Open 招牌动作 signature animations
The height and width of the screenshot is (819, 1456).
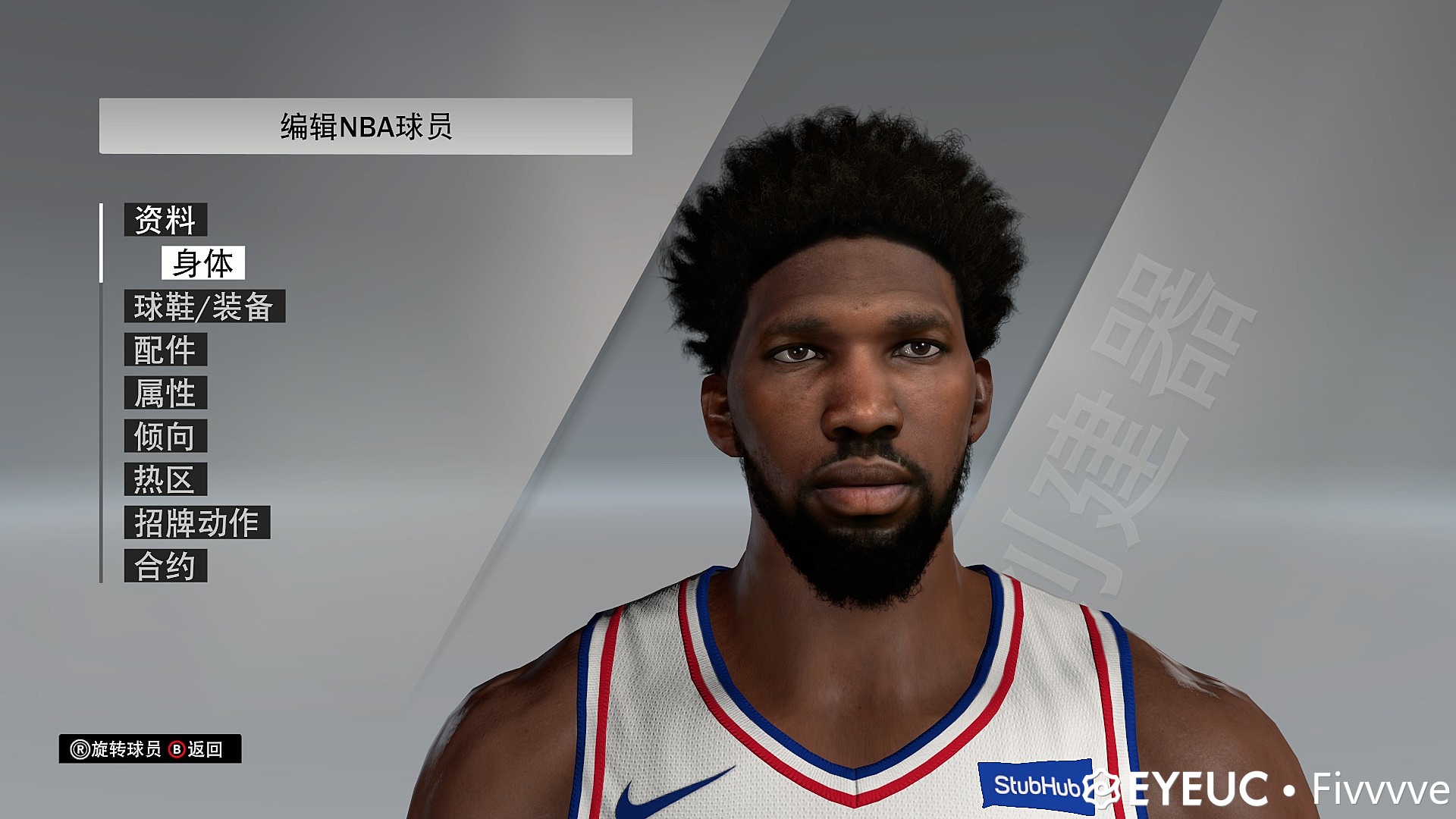click(x=197, y=522)
